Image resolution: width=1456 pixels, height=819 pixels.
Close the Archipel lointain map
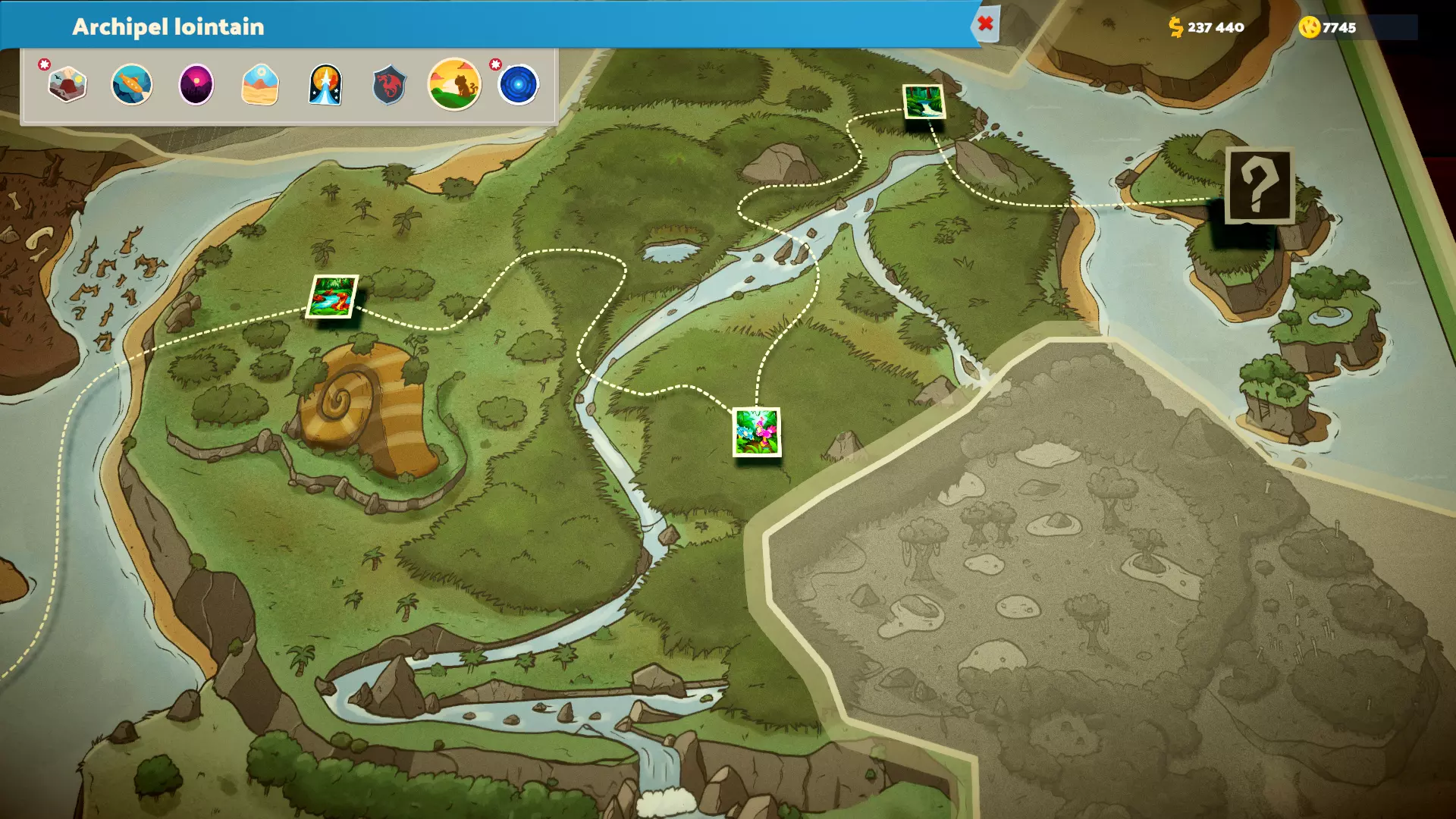[x=985, y=24]
